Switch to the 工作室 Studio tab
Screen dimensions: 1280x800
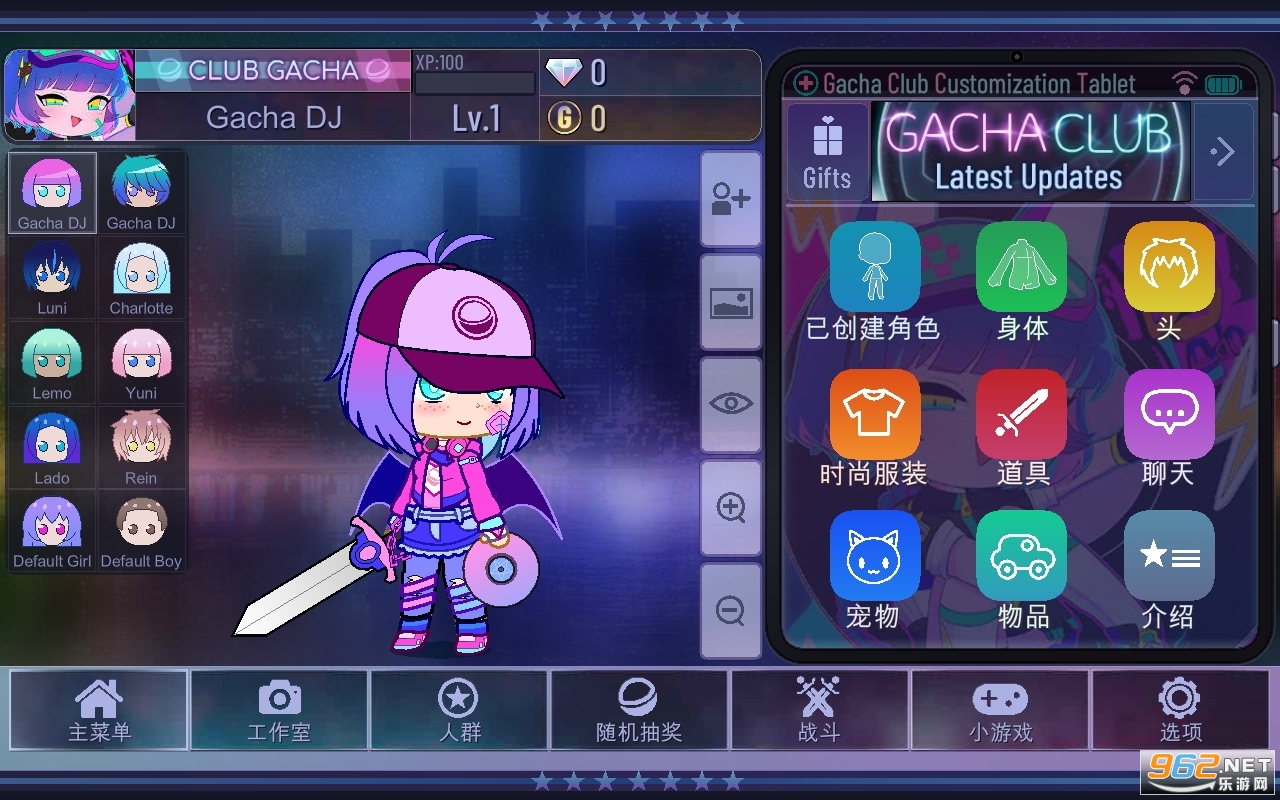pyautogui.click(x=278, y=710)
